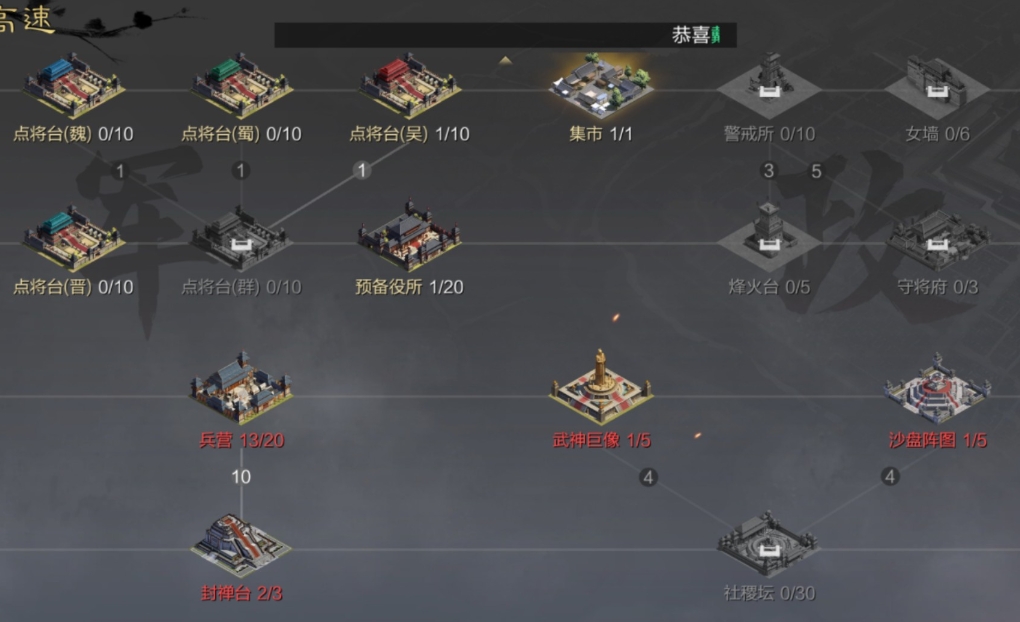The height and width of the screenshot is (622, 1020).
Task: Select the 点将台(魏) building
Action: 74,87
